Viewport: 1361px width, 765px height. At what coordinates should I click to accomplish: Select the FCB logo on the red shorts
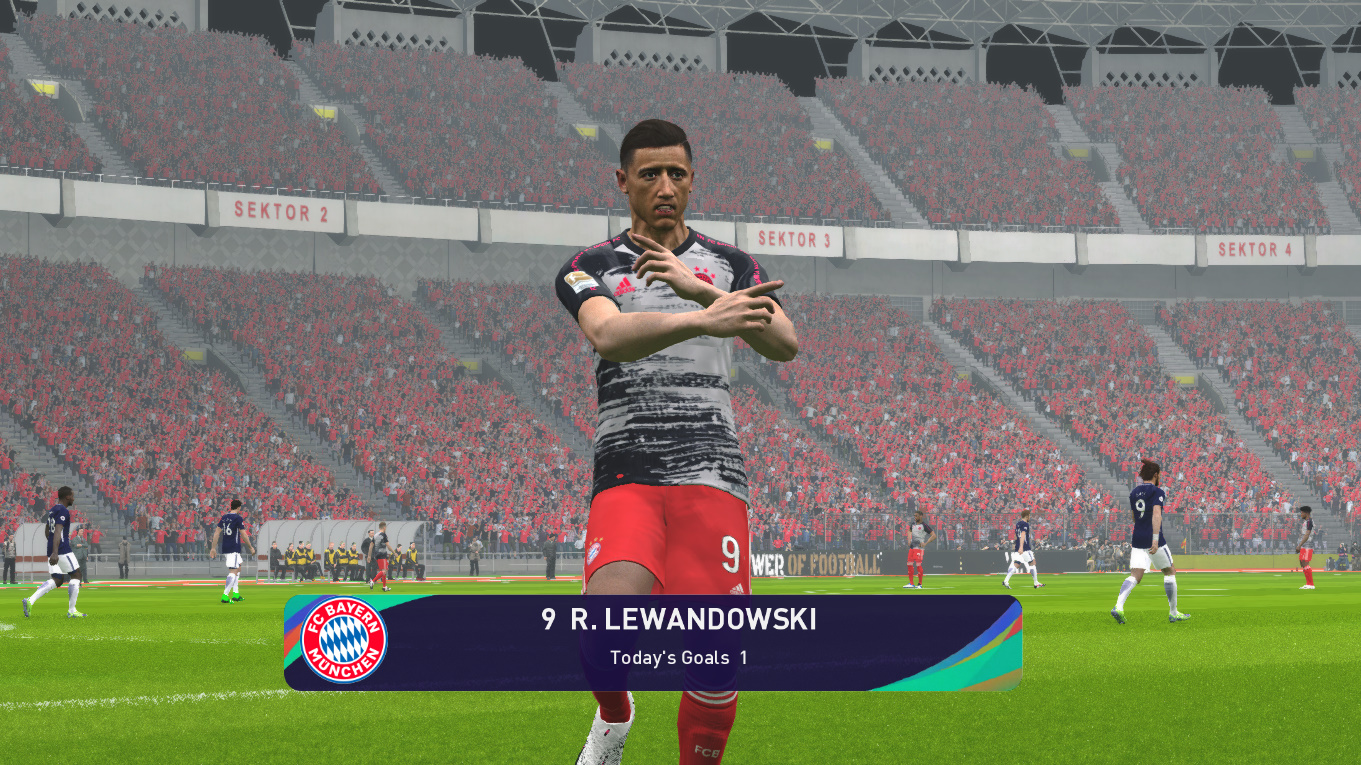pyautogui.click(x=594, y=550)
